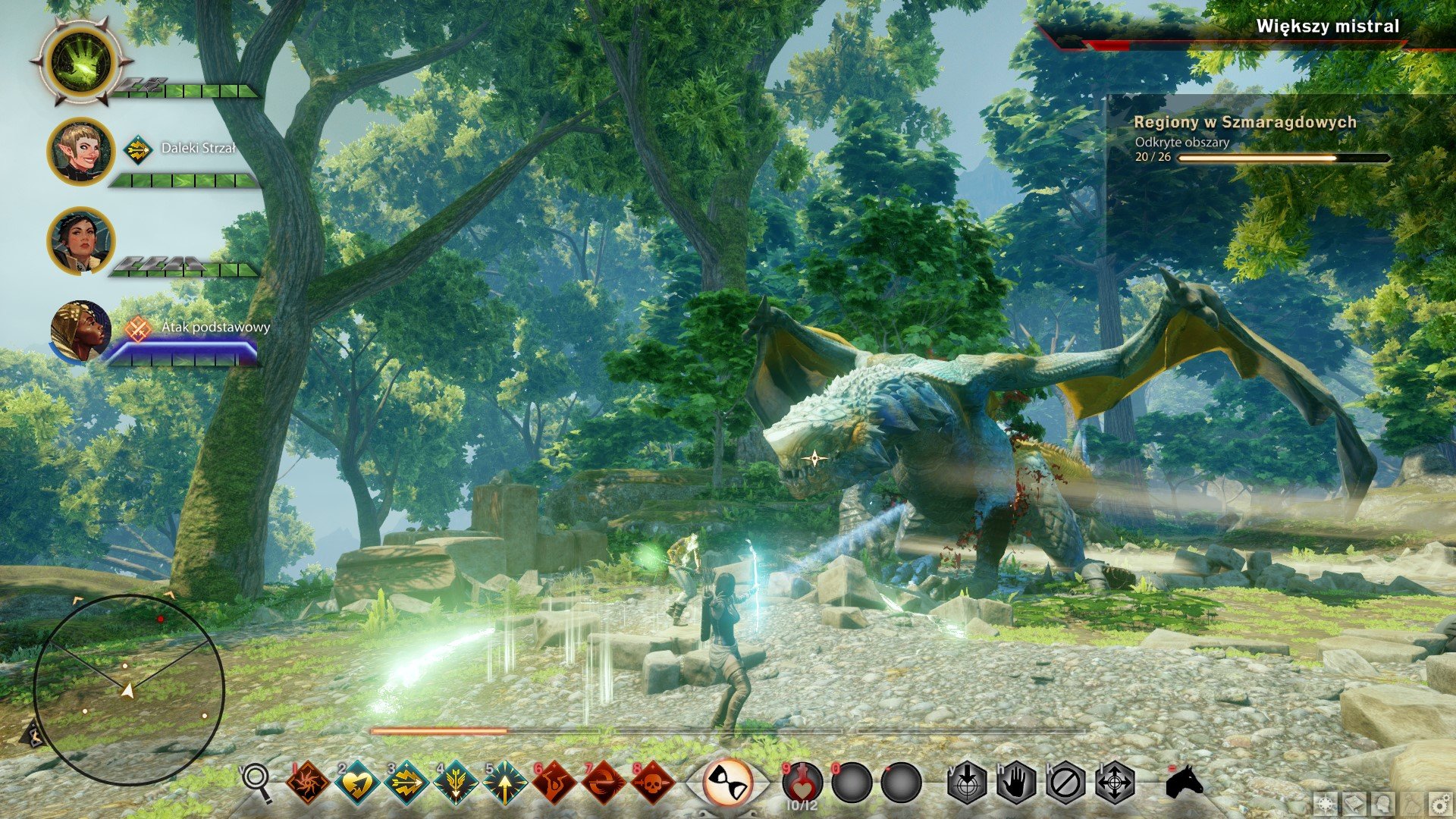This screenshot has width=1456, height=819.
Task: Drink the health potion in slot 9
Action: [802, 782]
